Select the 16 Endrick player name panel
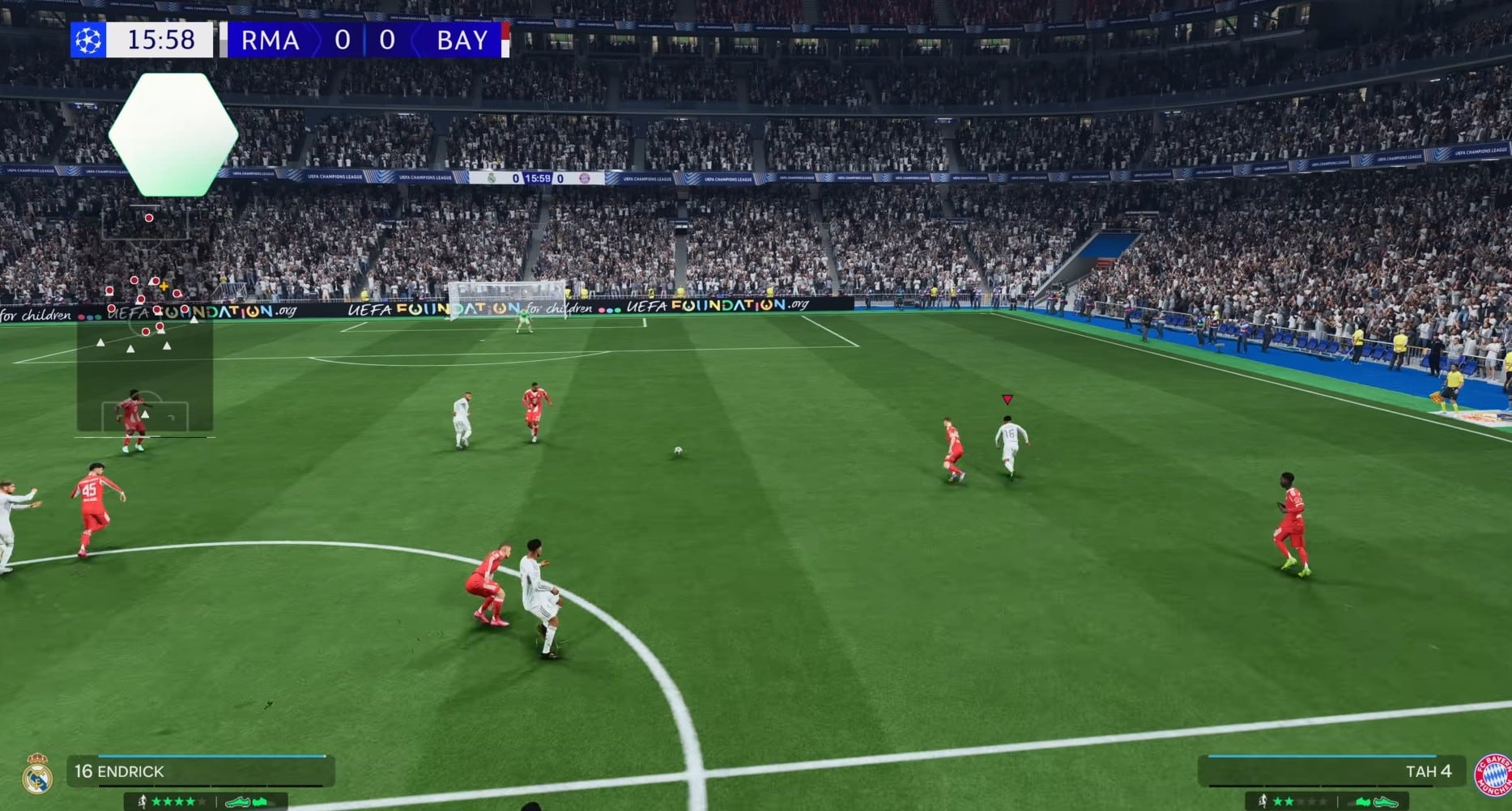Screen dimensions: 1512x811 tap(201, 771)
